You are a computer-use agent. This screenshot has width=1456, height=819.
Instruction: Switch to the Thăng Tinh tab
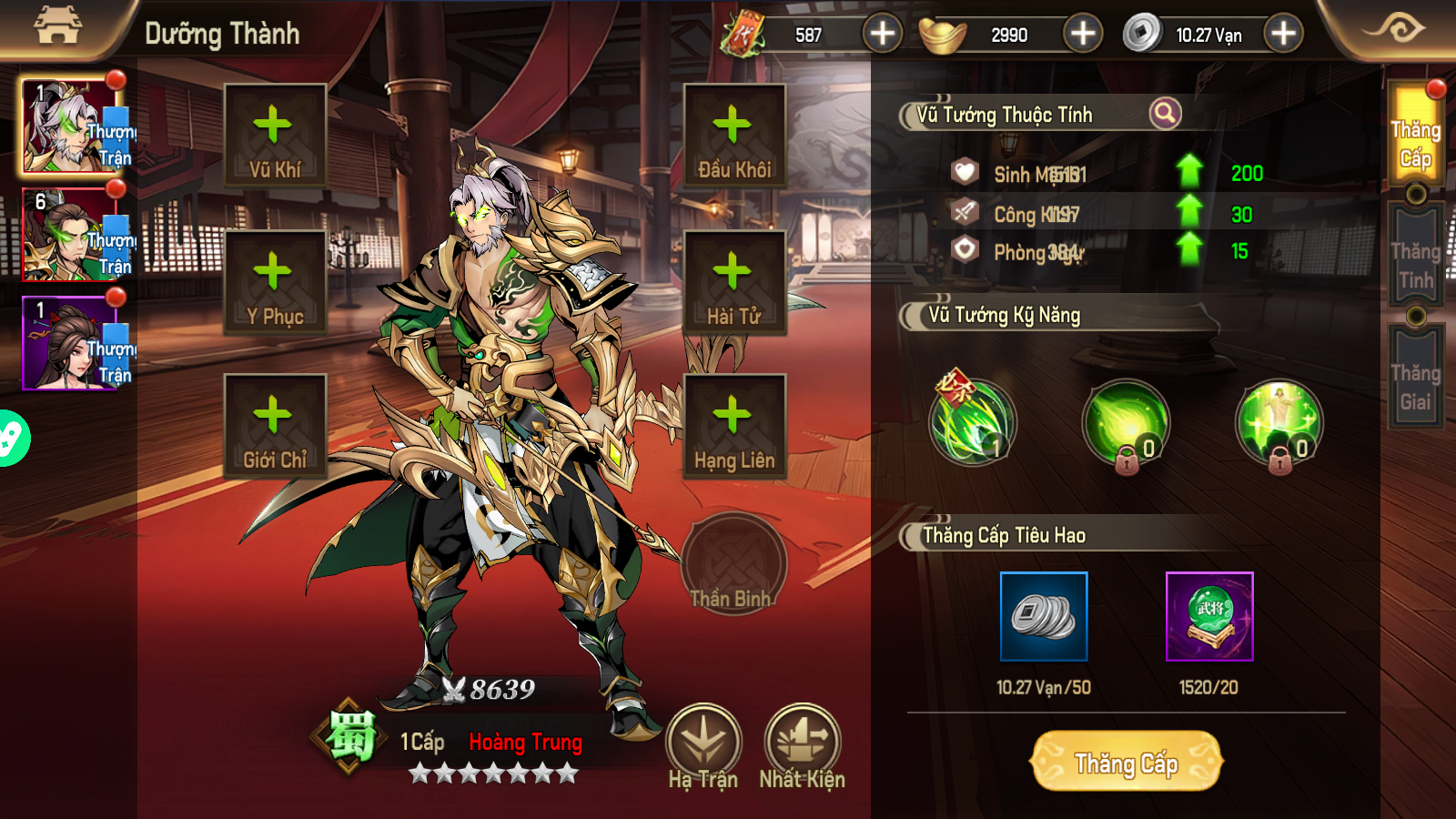point(1415,264)
